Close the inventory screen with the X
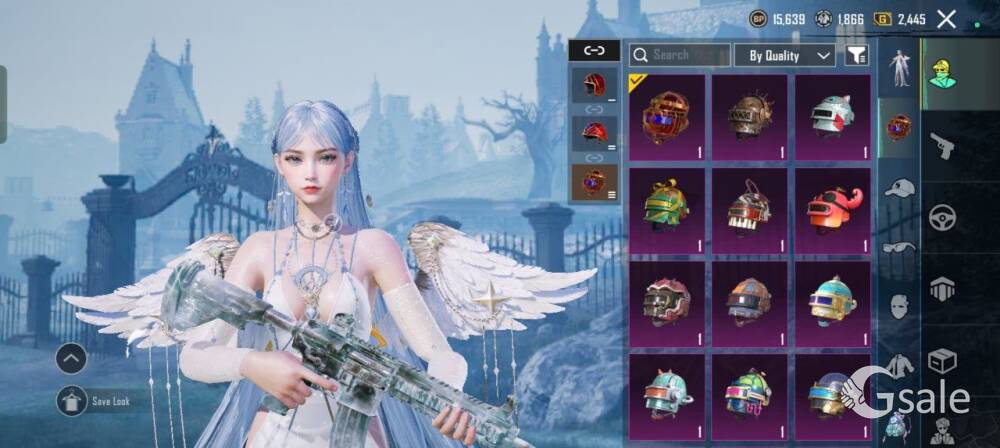 pos(946,18)
